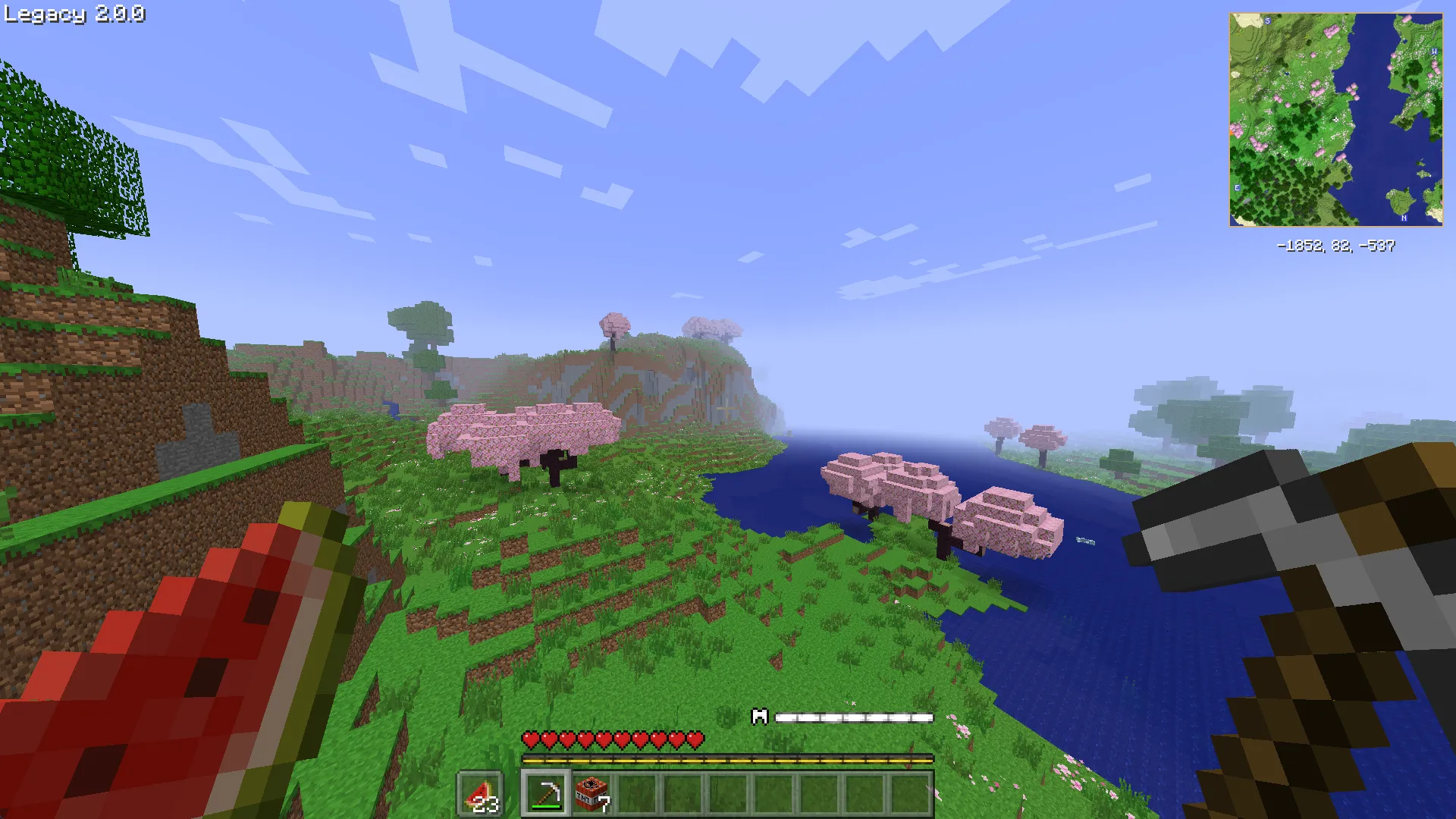Click the S compass marker on the minimap
The height and width of the screenshot is (819, 1456).
point(1268,20)
